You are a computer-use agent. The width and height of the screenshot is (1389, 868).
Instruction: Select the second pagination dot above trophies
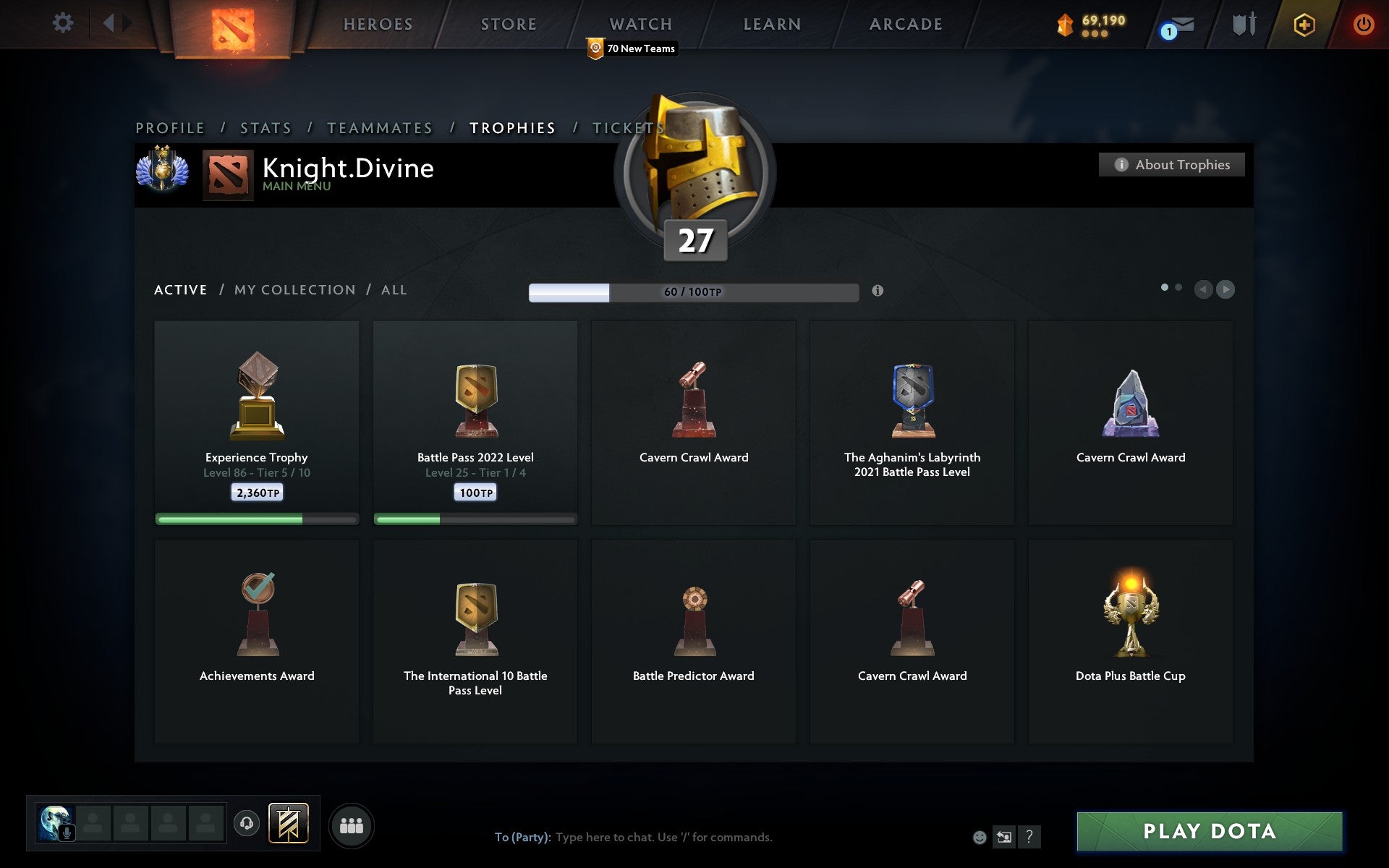click(1179, 287)
